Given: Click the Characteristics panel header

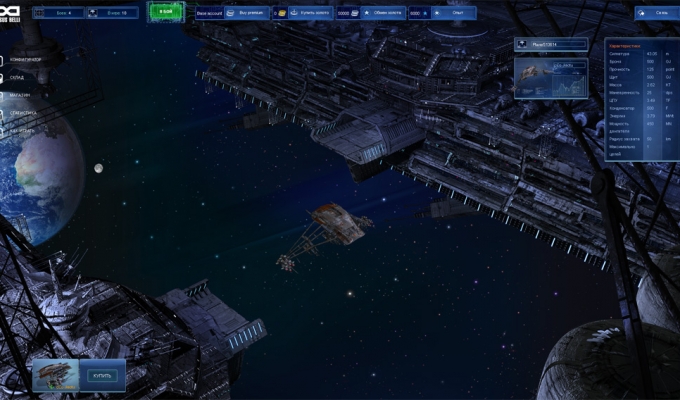Looking at the screenshot, I should pos(642,44).
